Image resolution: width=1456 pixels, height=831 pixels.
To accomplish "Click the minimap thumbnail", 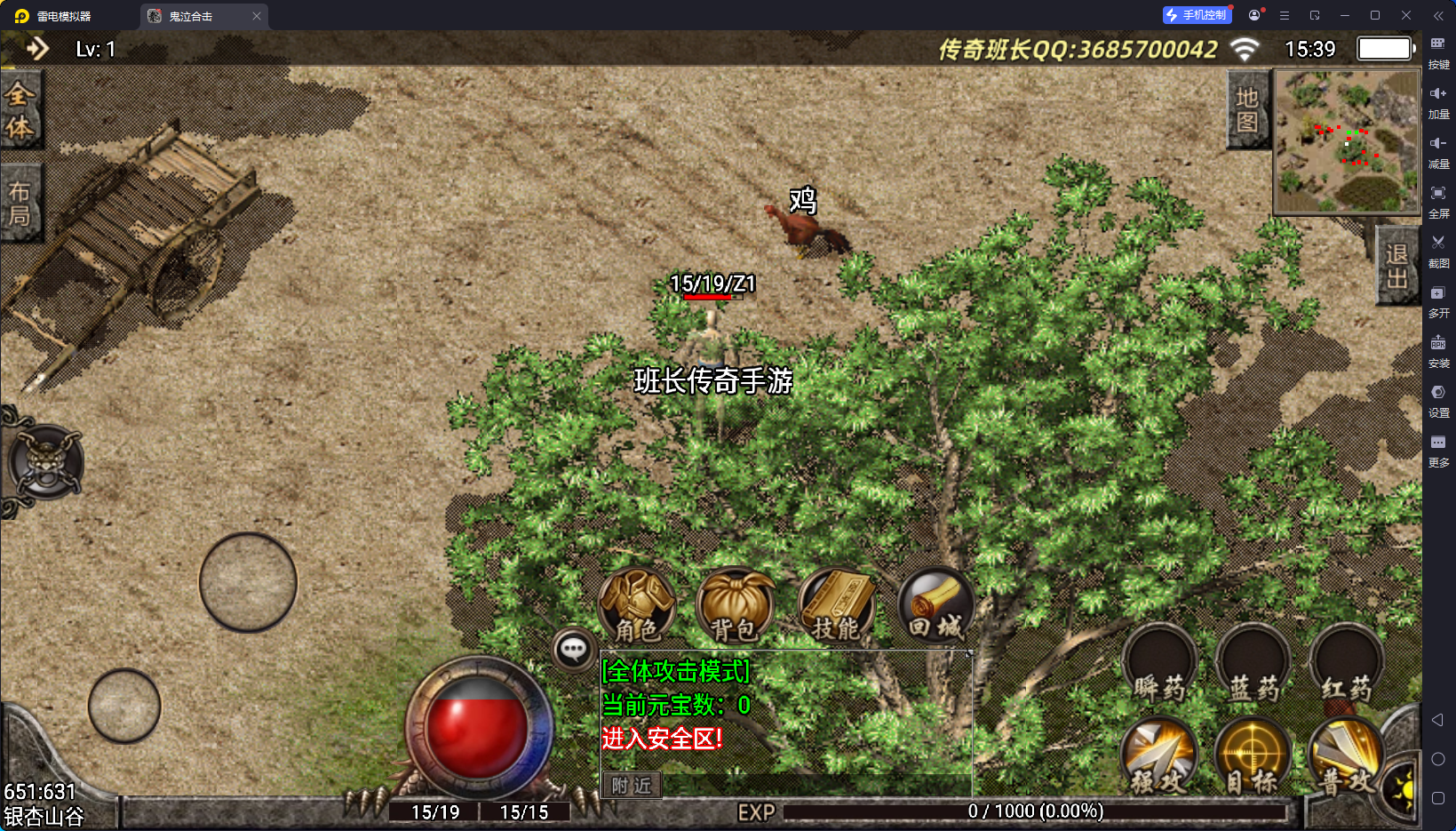I will (x=1347, y=141).
